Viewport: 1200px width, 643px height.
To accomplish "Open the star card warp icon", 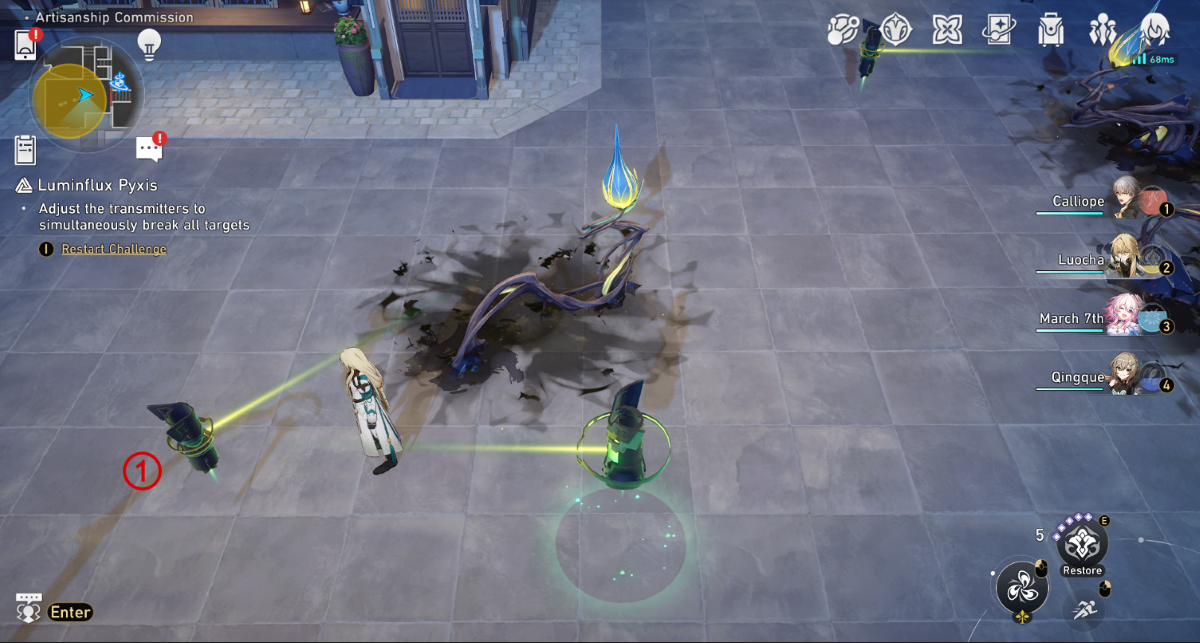I will (998, 30).
